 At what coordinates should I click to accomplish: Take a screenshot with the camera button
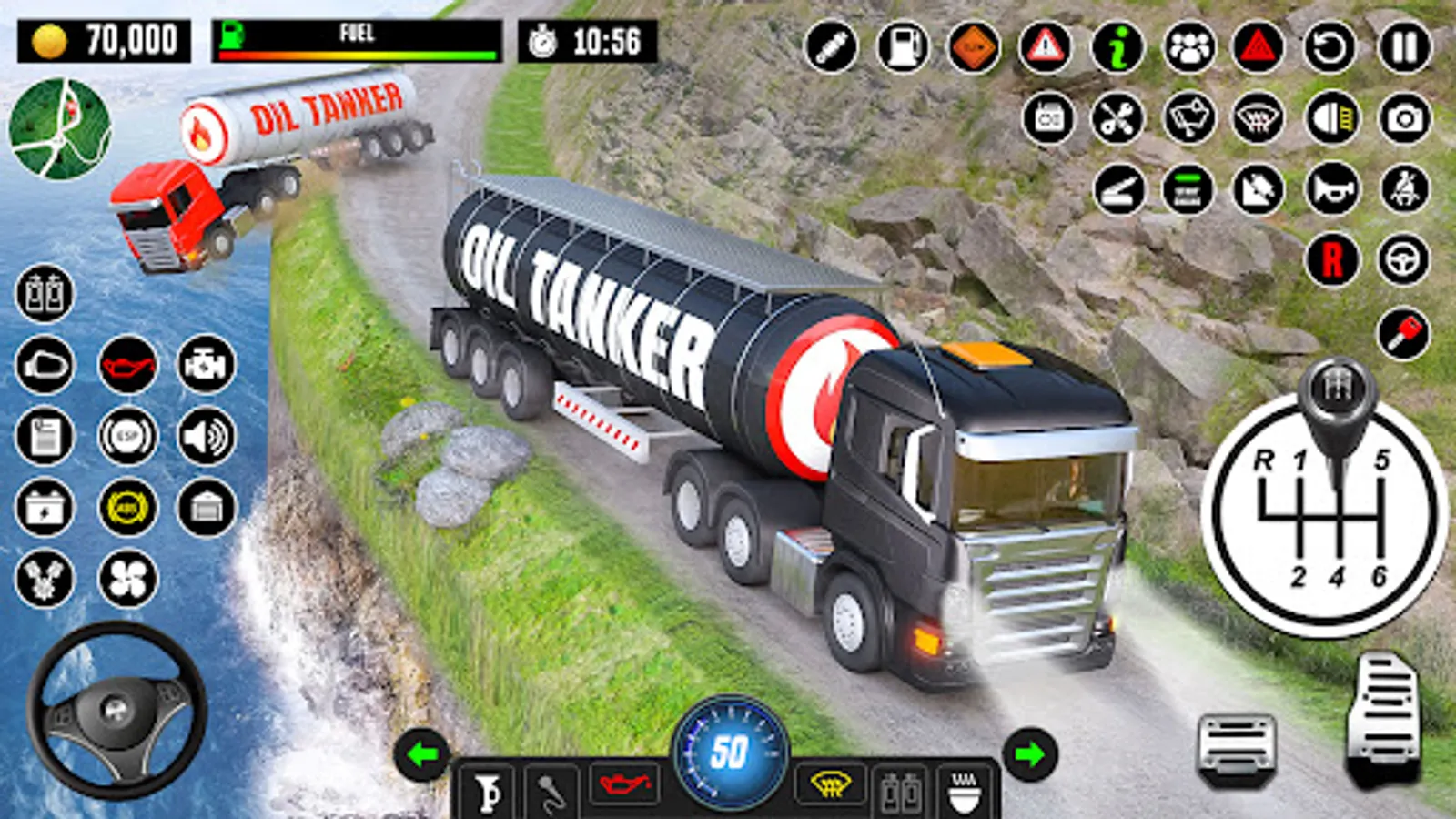1404,118
